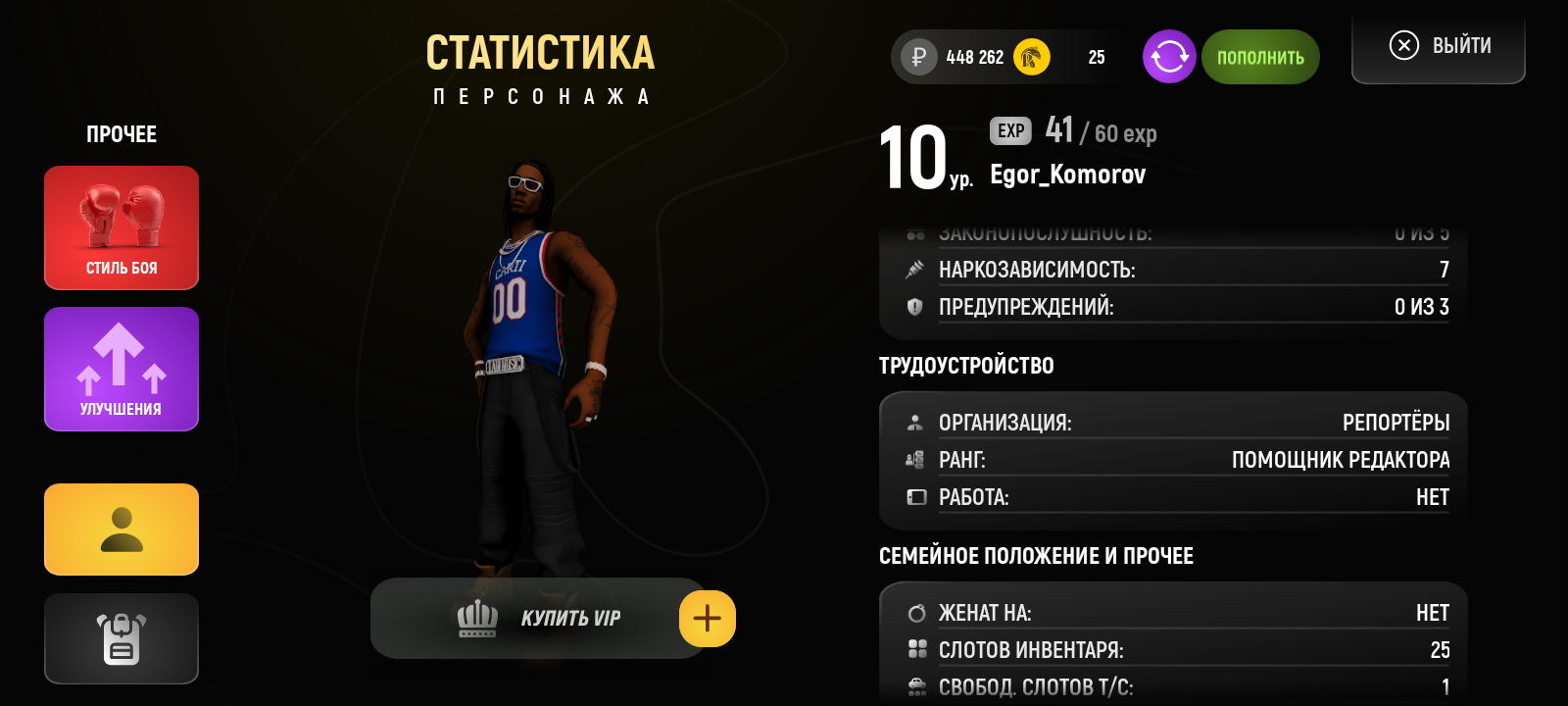Click the Купить VIP button
The height and width of the screenshot is (706, 1568).
[537, 618]
